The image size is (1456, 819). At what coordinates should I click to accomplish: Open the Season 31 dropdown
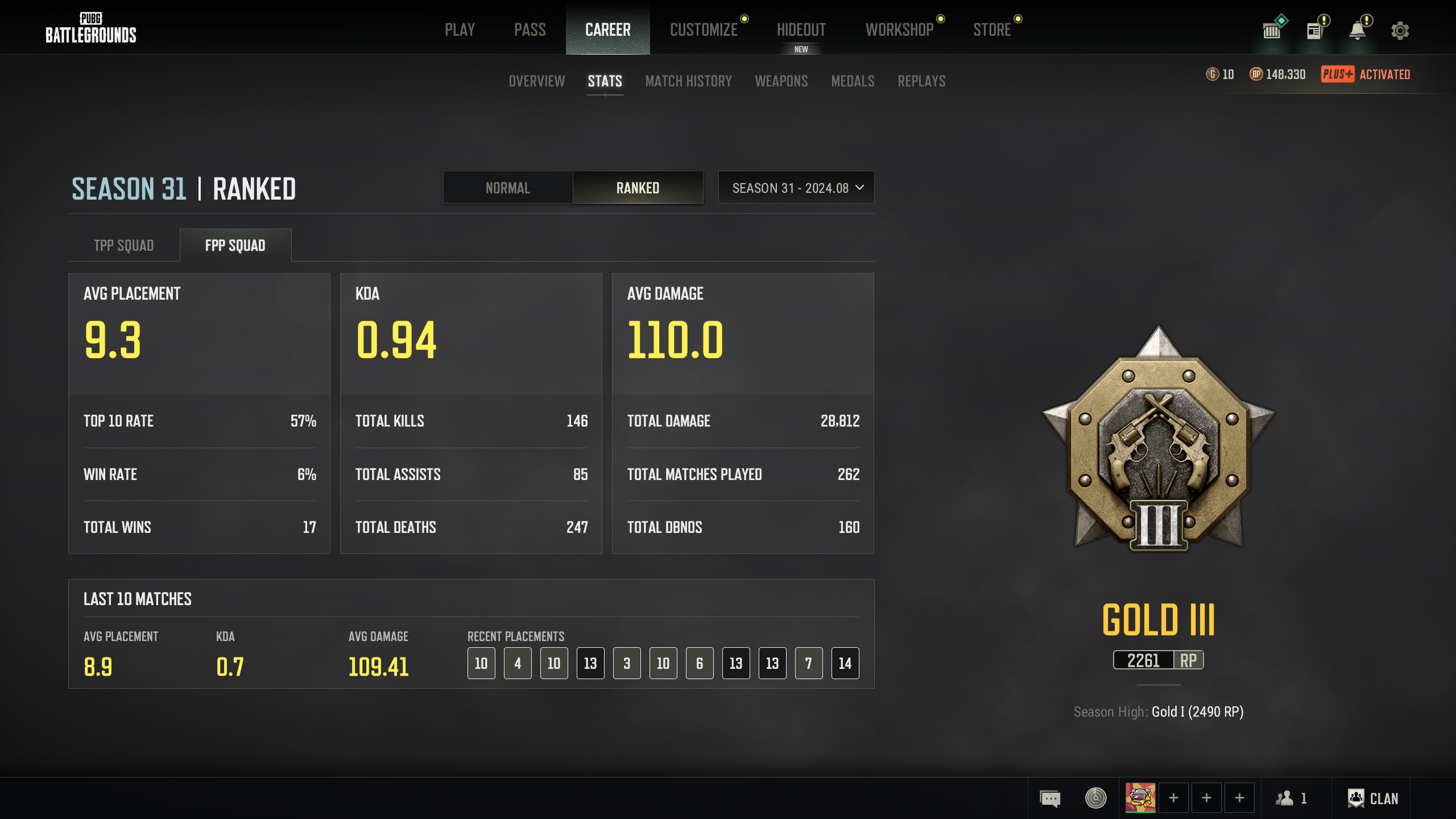click(796, 188)
